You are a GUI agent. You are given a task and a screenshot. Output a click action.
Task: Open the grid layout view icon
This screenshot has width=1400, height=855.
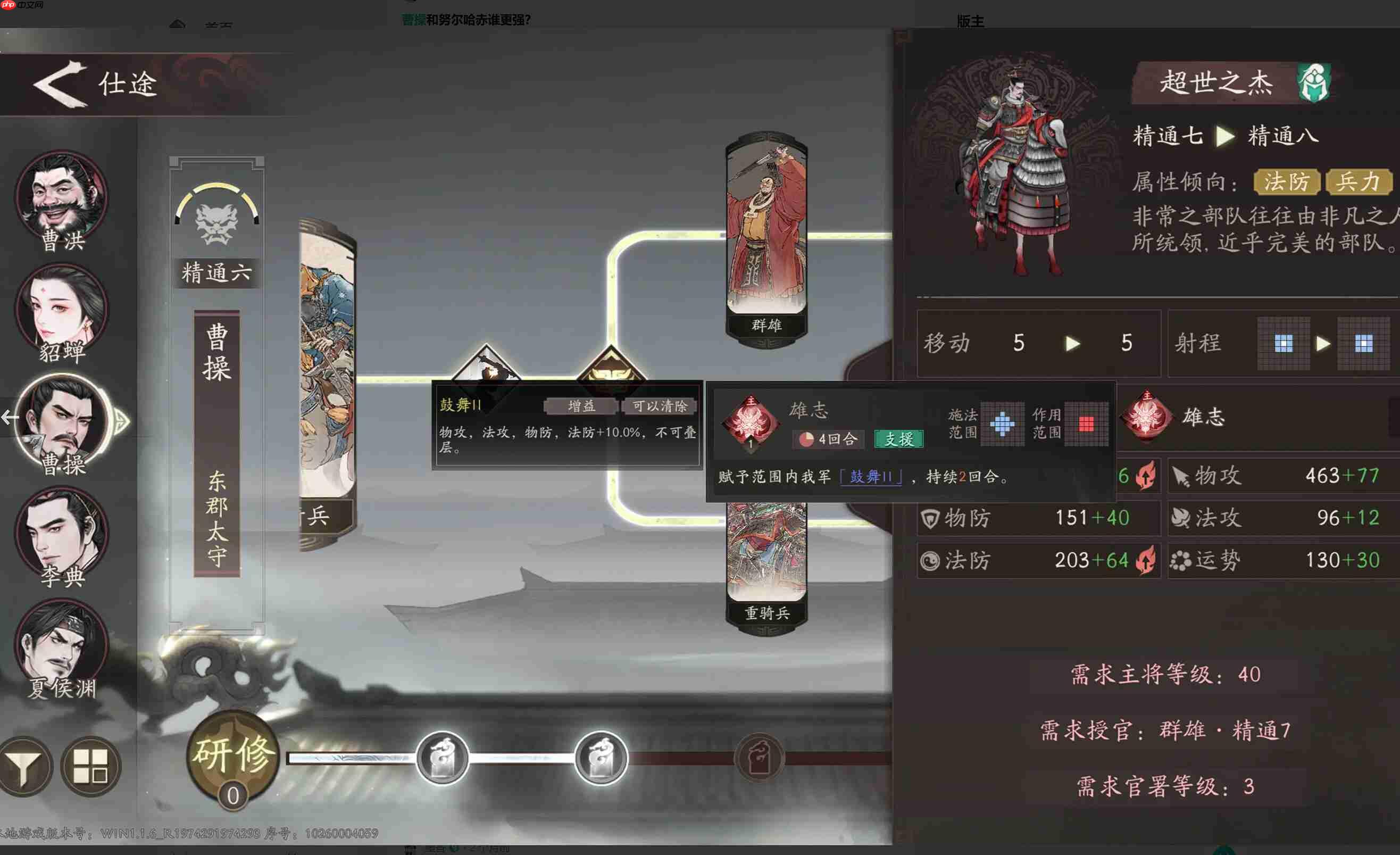tap(91, 766)
